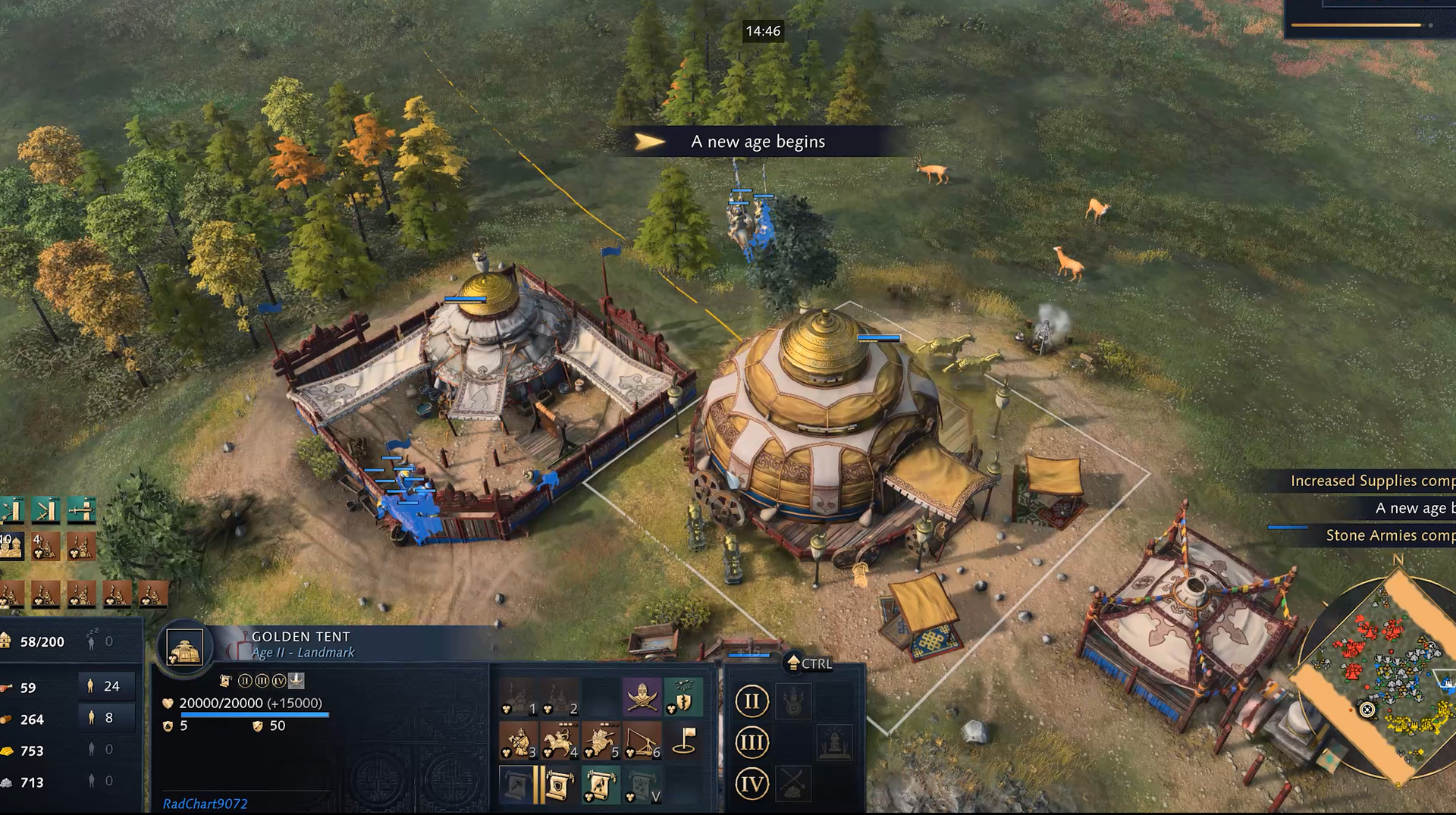Click the Golden Tent portrait
1456x815 pixels.
click(185, 650)
